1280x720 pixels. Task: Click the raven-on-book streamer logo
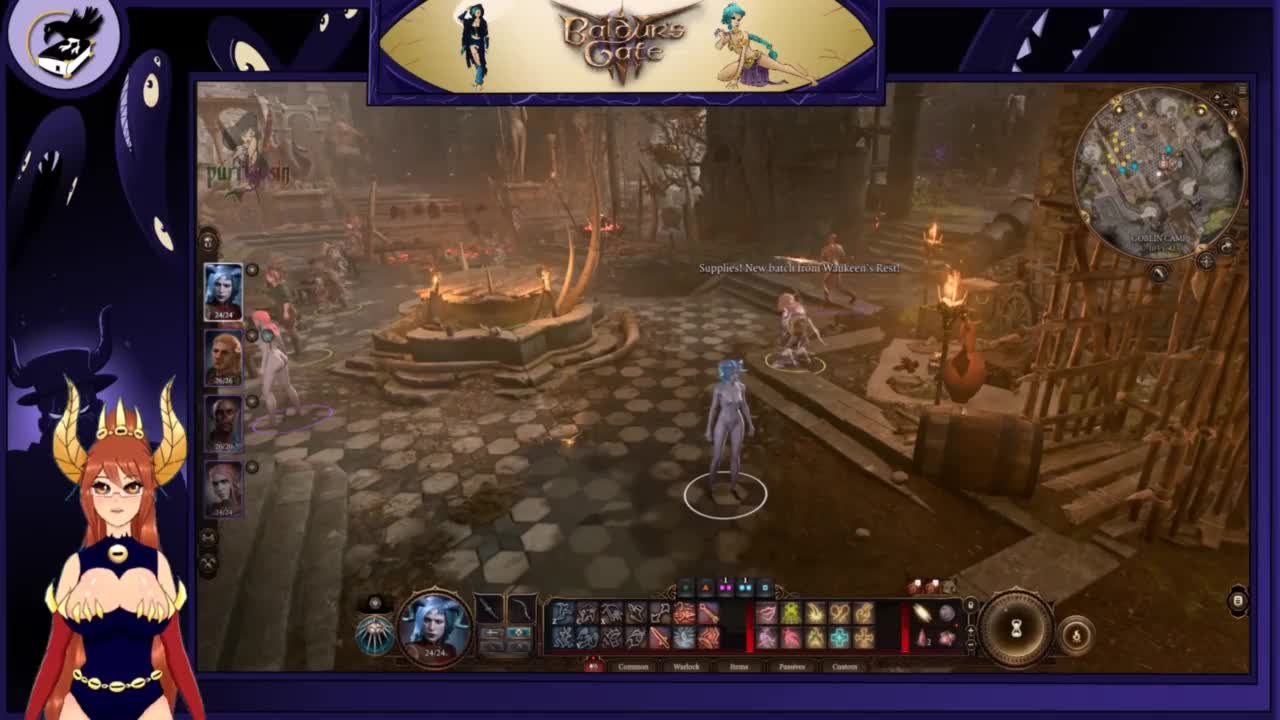click(x=63, y=42)
